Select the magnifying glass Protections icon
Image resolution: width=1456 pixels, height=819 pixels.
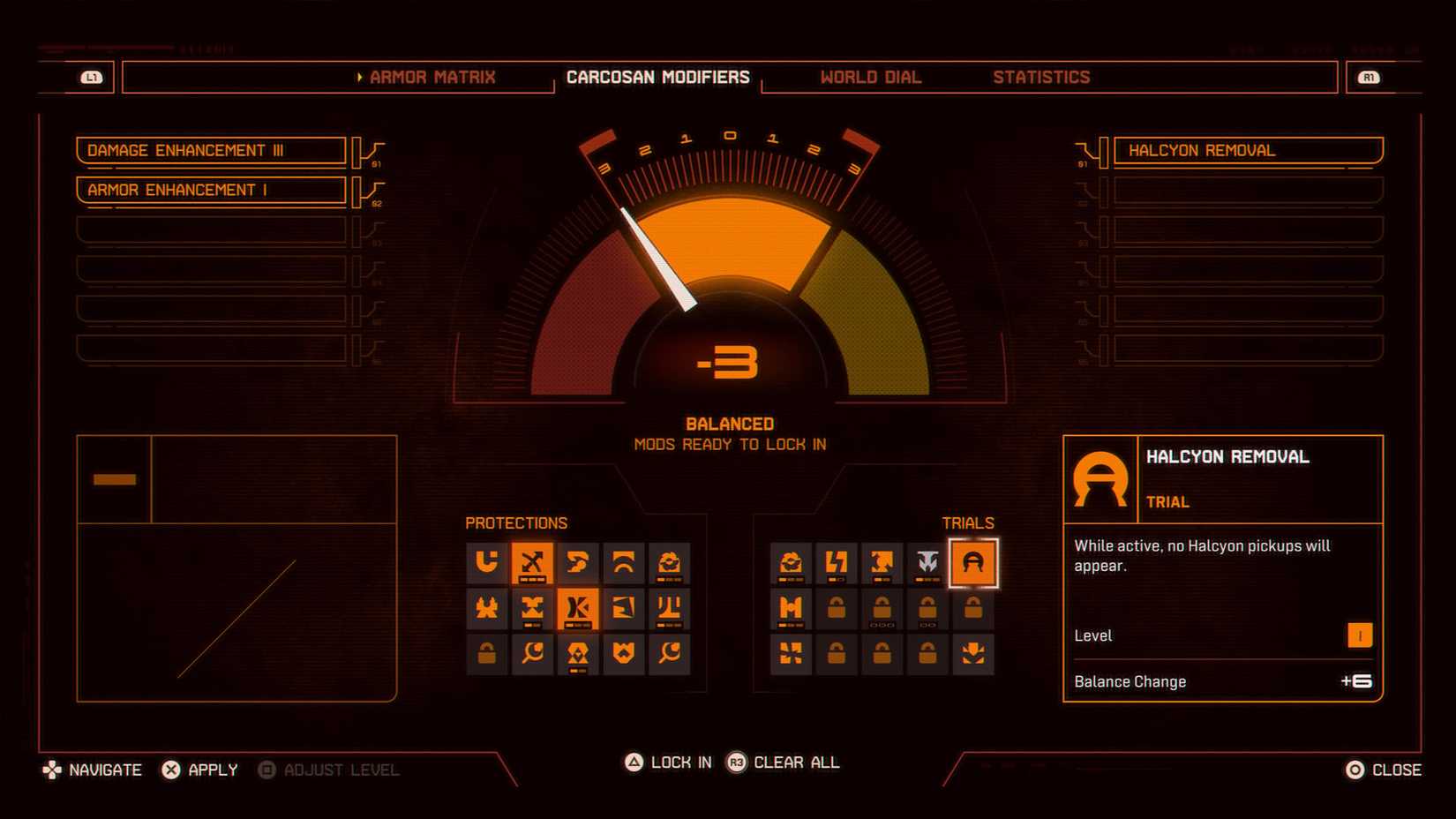click(x=533, y=655)
